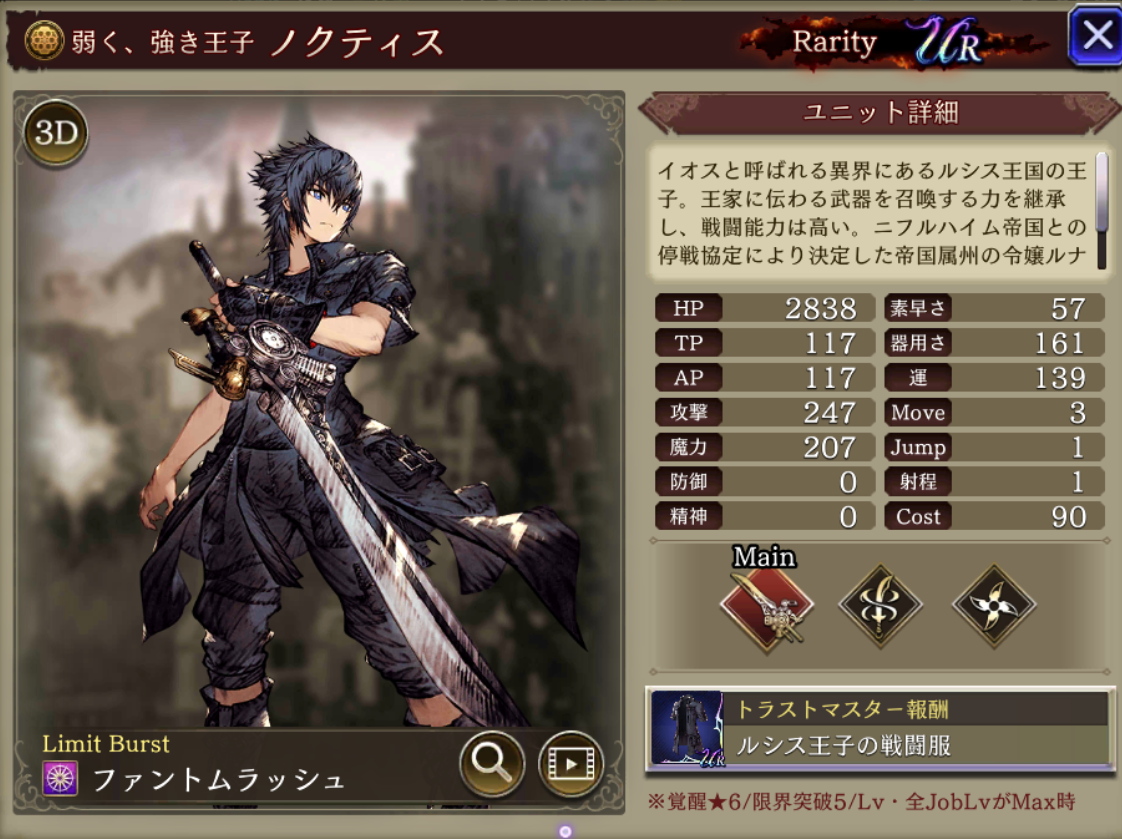Choose the second sub job diamond icon
Viewport: 1122px width, 839px height.
click(x=880, y=606)
